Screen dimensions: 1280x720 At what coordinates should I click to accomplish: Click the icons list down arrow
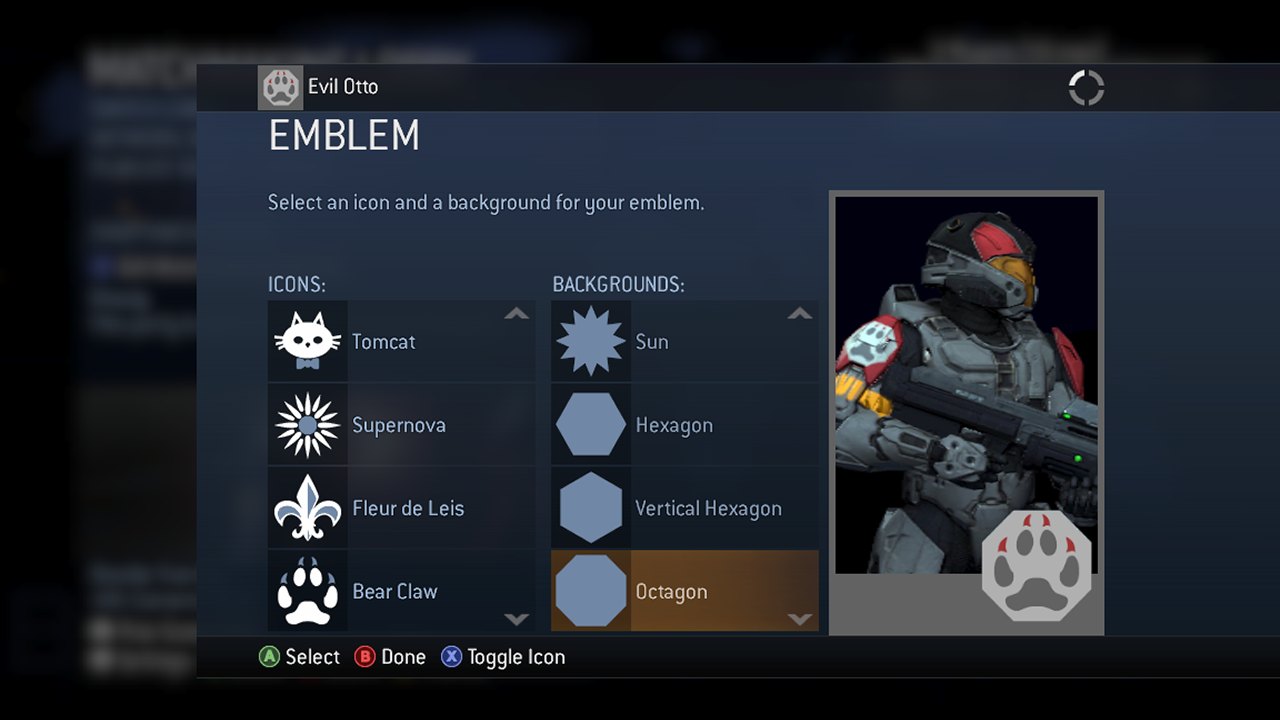(x=516, y=619)
